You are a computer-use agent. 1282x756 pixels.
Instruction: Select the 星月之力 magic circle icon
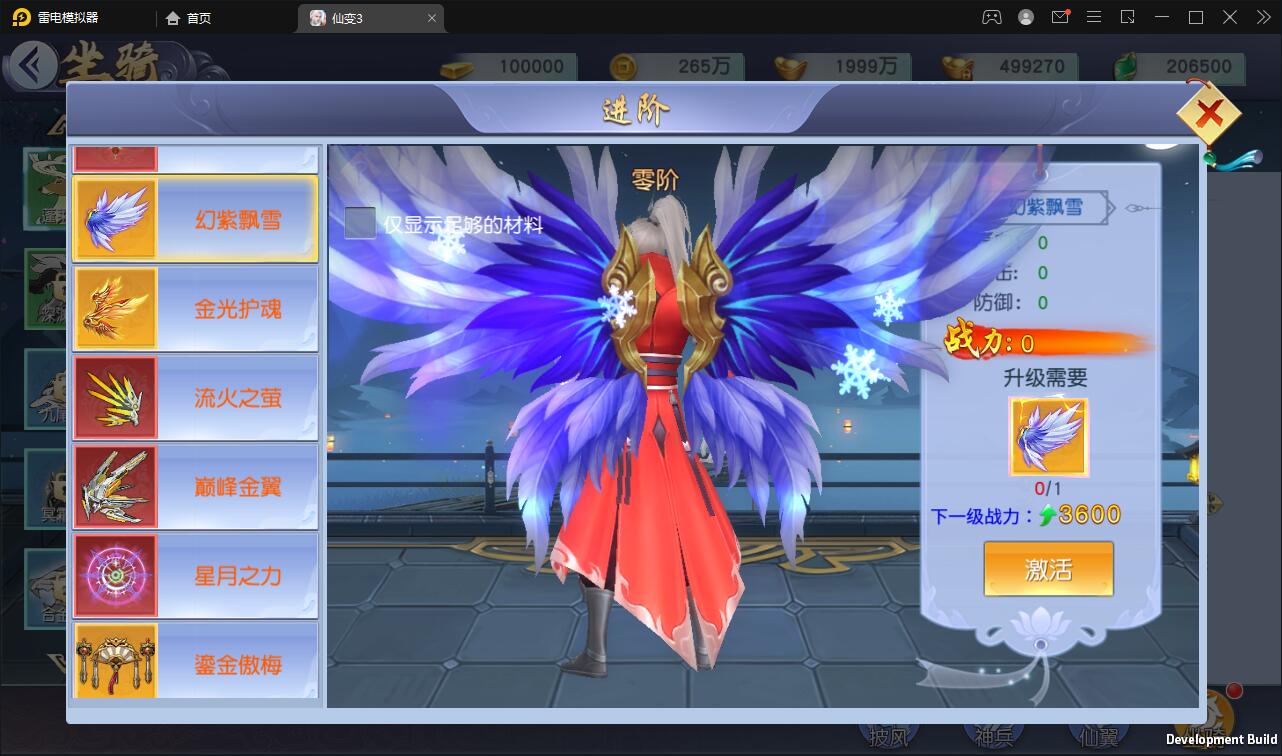116,575
